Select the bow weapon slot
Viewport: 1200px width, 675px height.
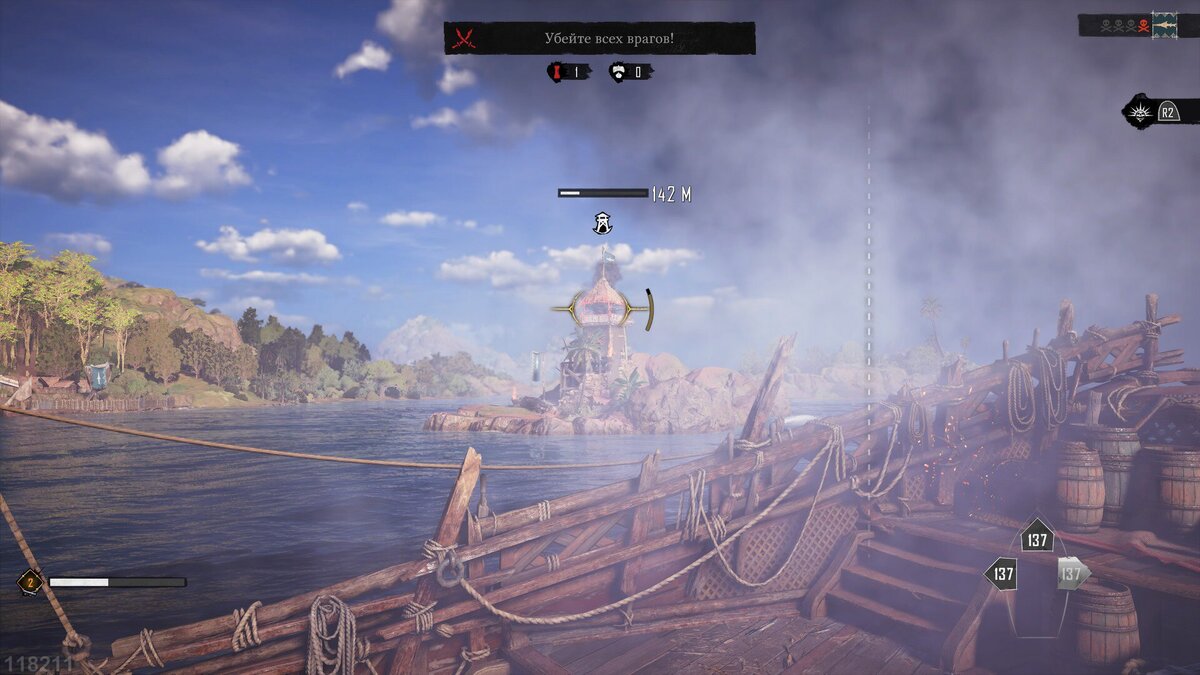coord(1037,540)
